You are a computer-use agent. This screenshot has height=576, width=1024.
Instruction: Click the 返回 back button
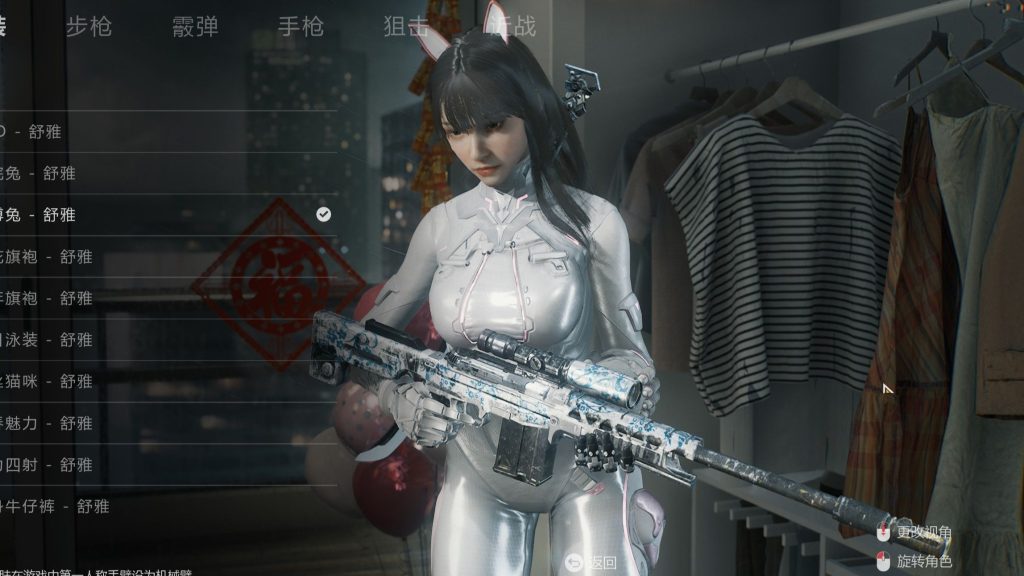pos(591,562)
